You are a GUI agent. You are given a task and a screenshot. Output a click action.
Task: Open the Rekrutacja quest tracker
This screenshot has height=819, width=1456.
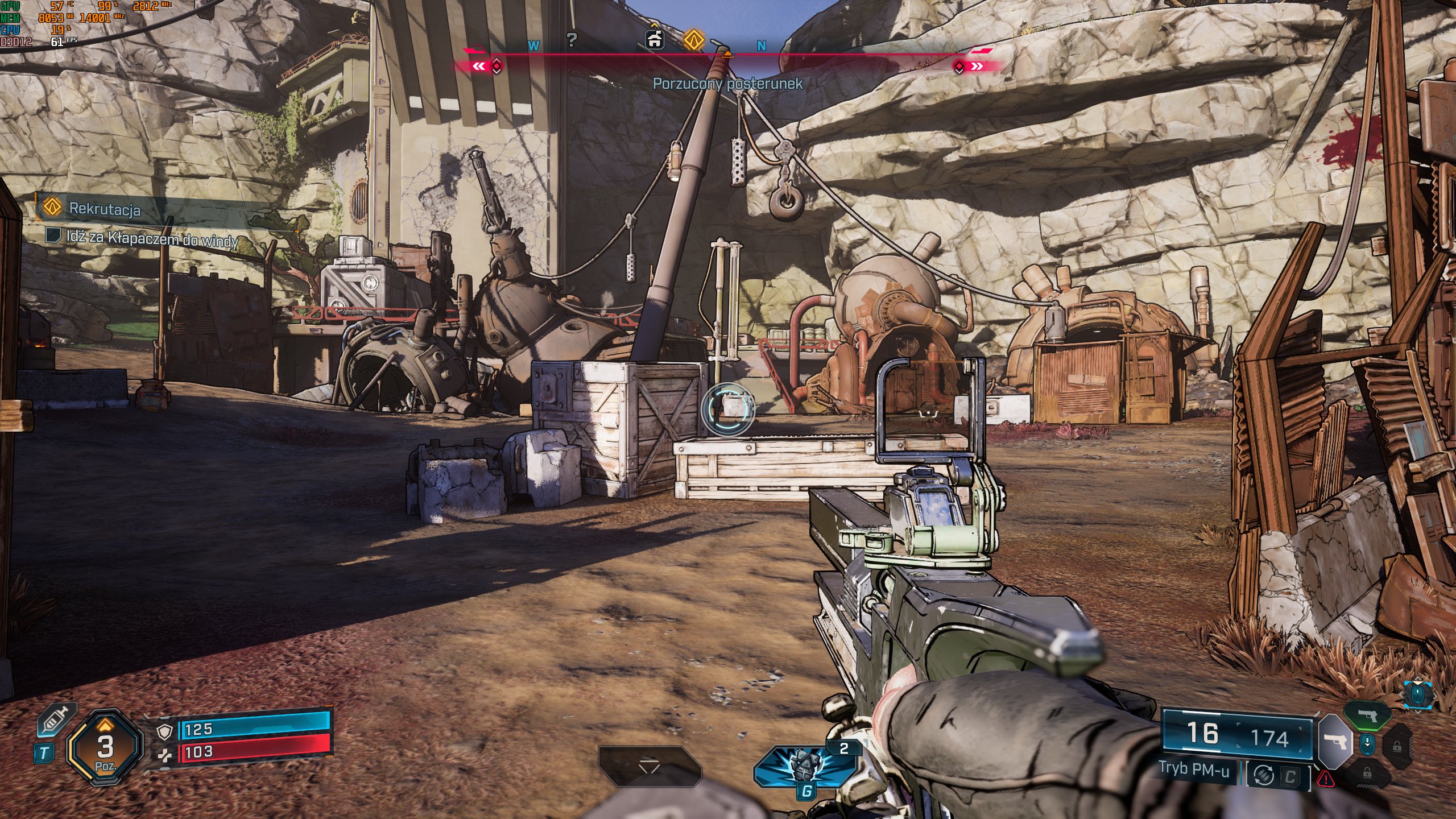(x=105, y=209)
